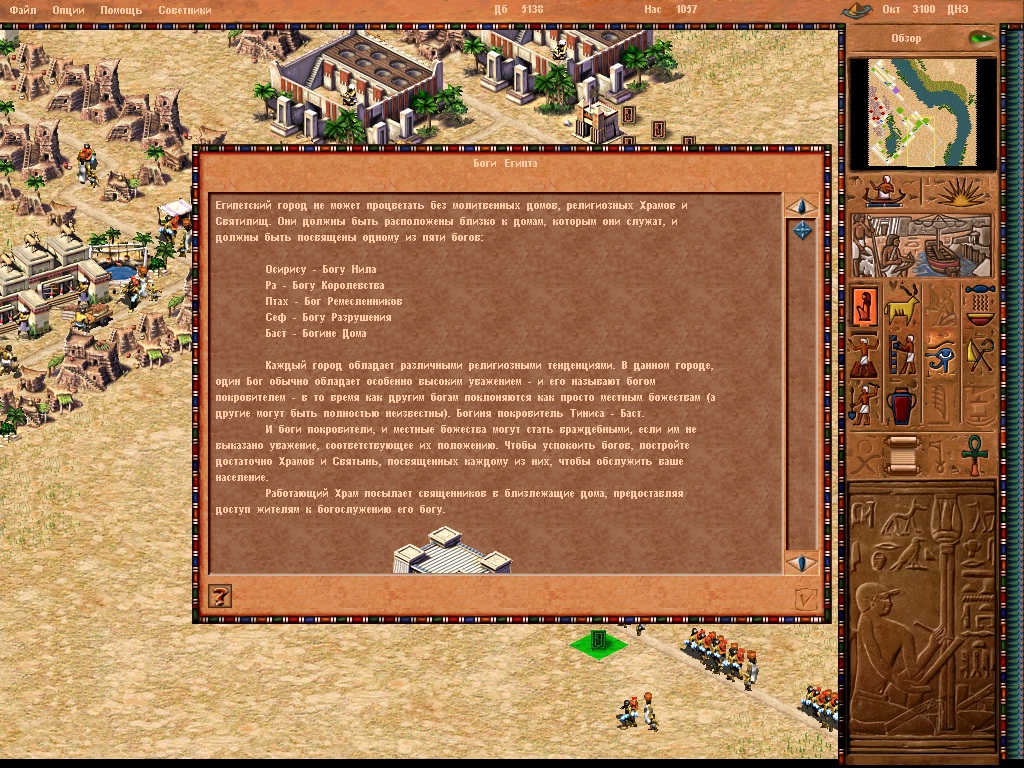Open the scroll messages button
This screenshot has width=1024, height=768.
point(903,456)
